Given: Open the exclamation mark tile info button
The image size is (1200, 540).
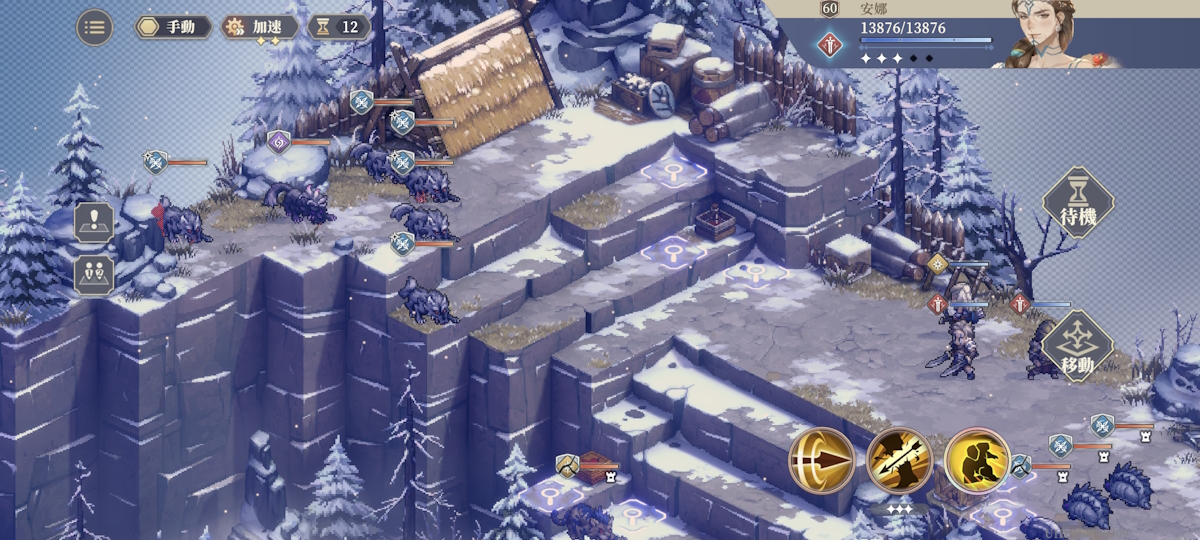Looking at the screenshot, I should point(94,222).
